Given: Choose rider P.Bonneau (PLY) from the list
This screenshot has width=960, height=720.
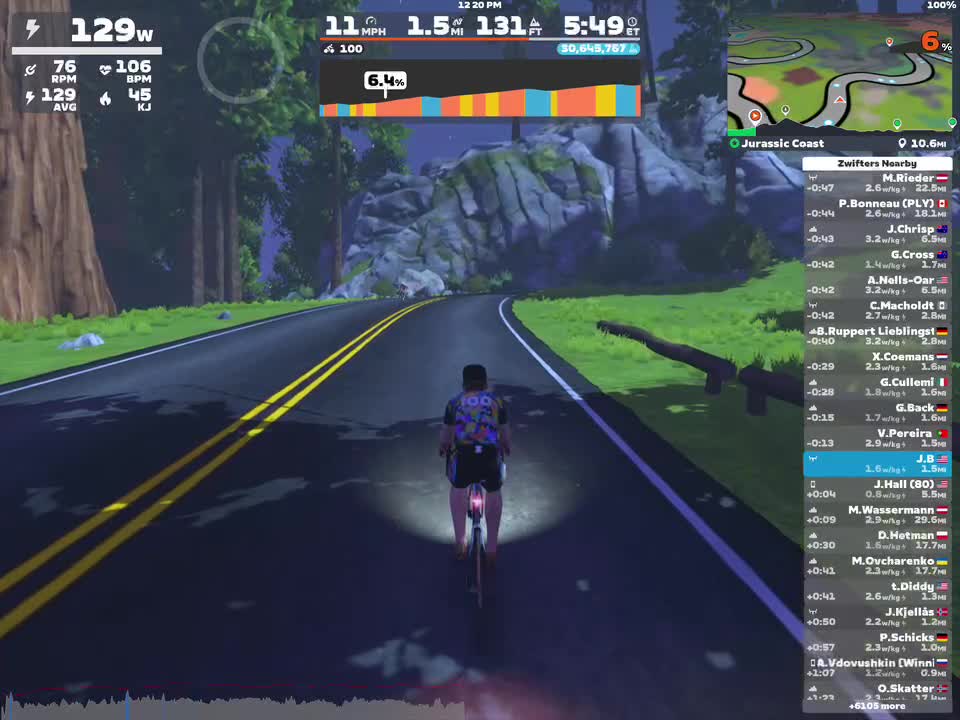Looking at the screenshot, I should click(877, 208).
